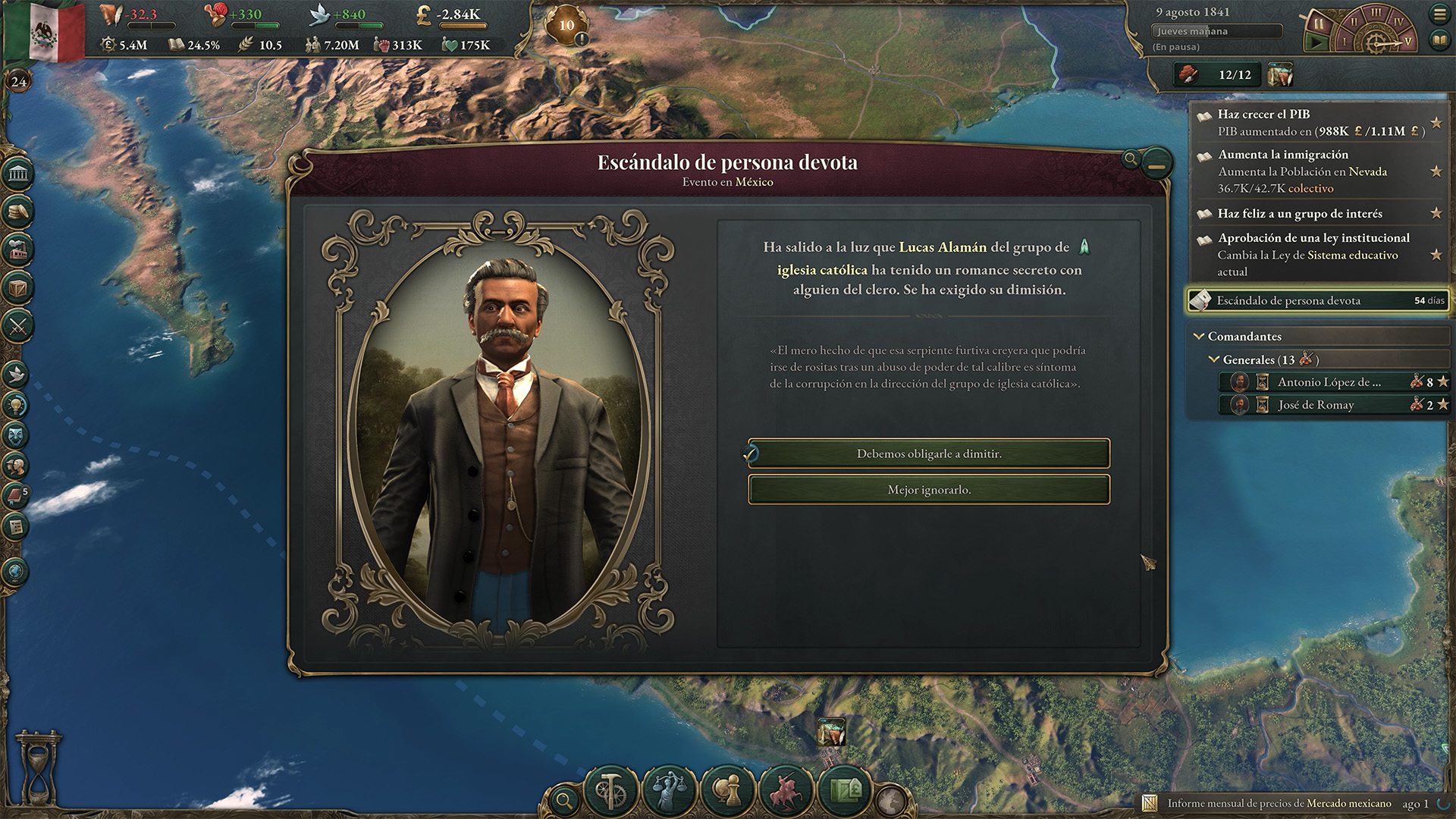Open the México country flag
This screenshot has height=819, width=1456.
[x=47, y=30]
